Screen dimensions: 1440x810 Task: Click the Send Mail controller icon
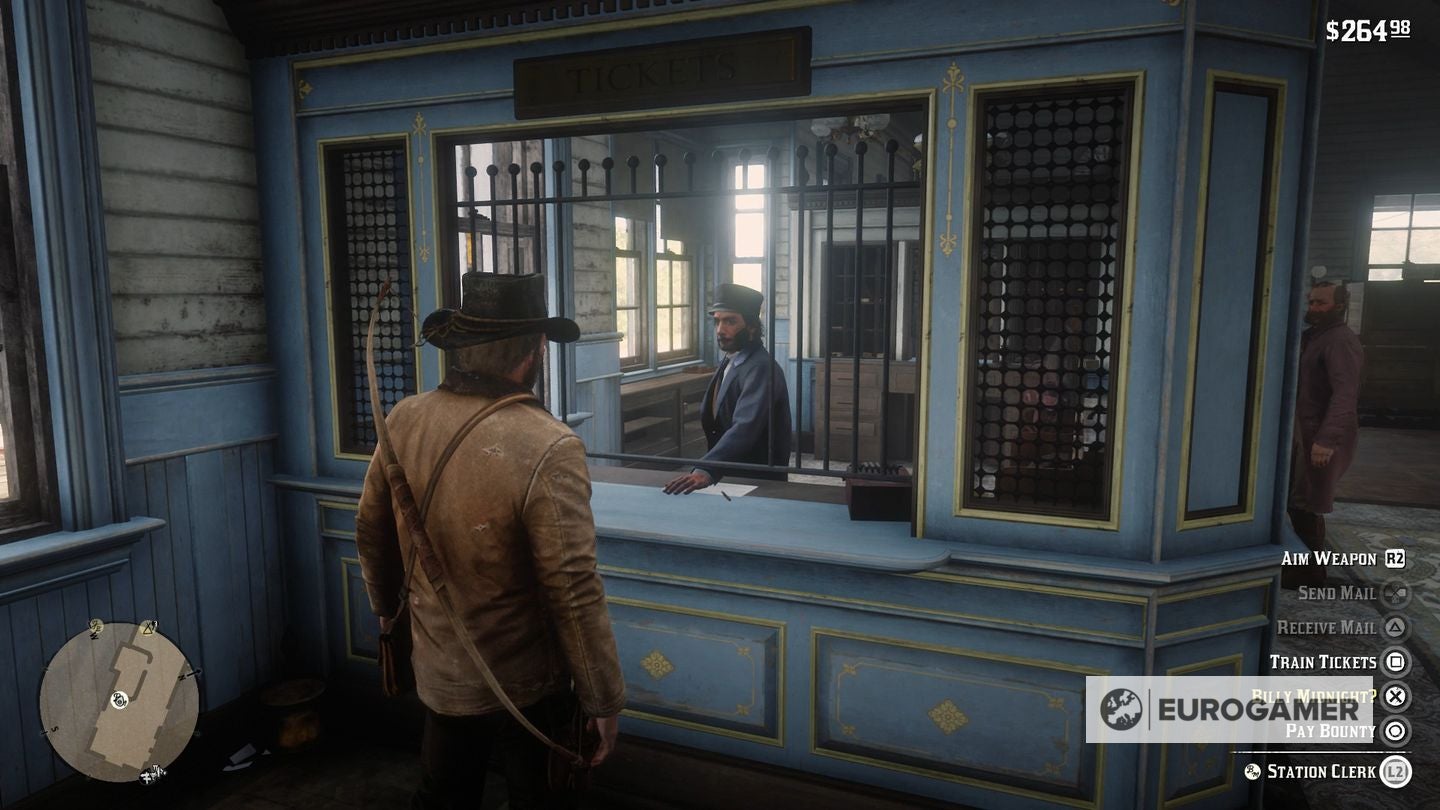click(1395, 595)
